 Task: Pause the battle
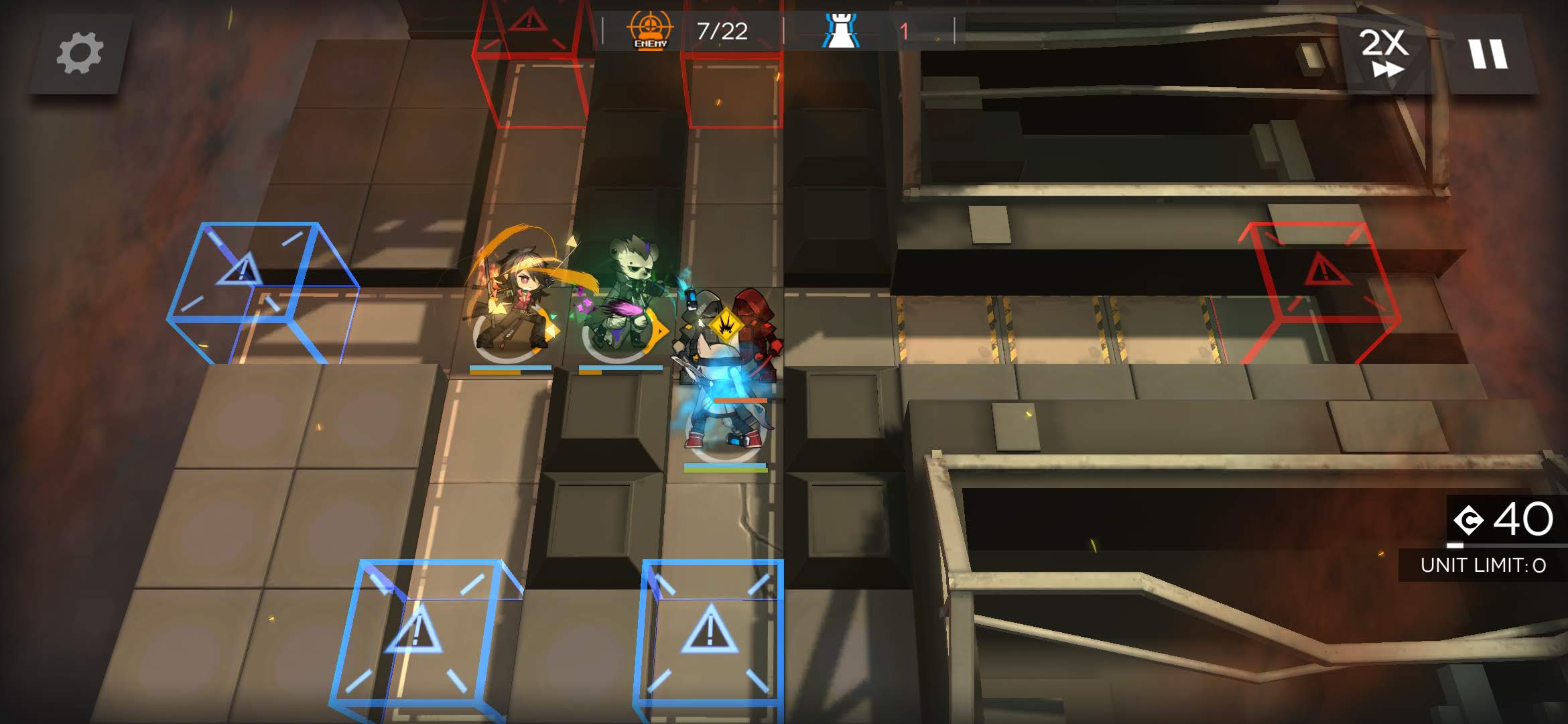click(1488, 54)
